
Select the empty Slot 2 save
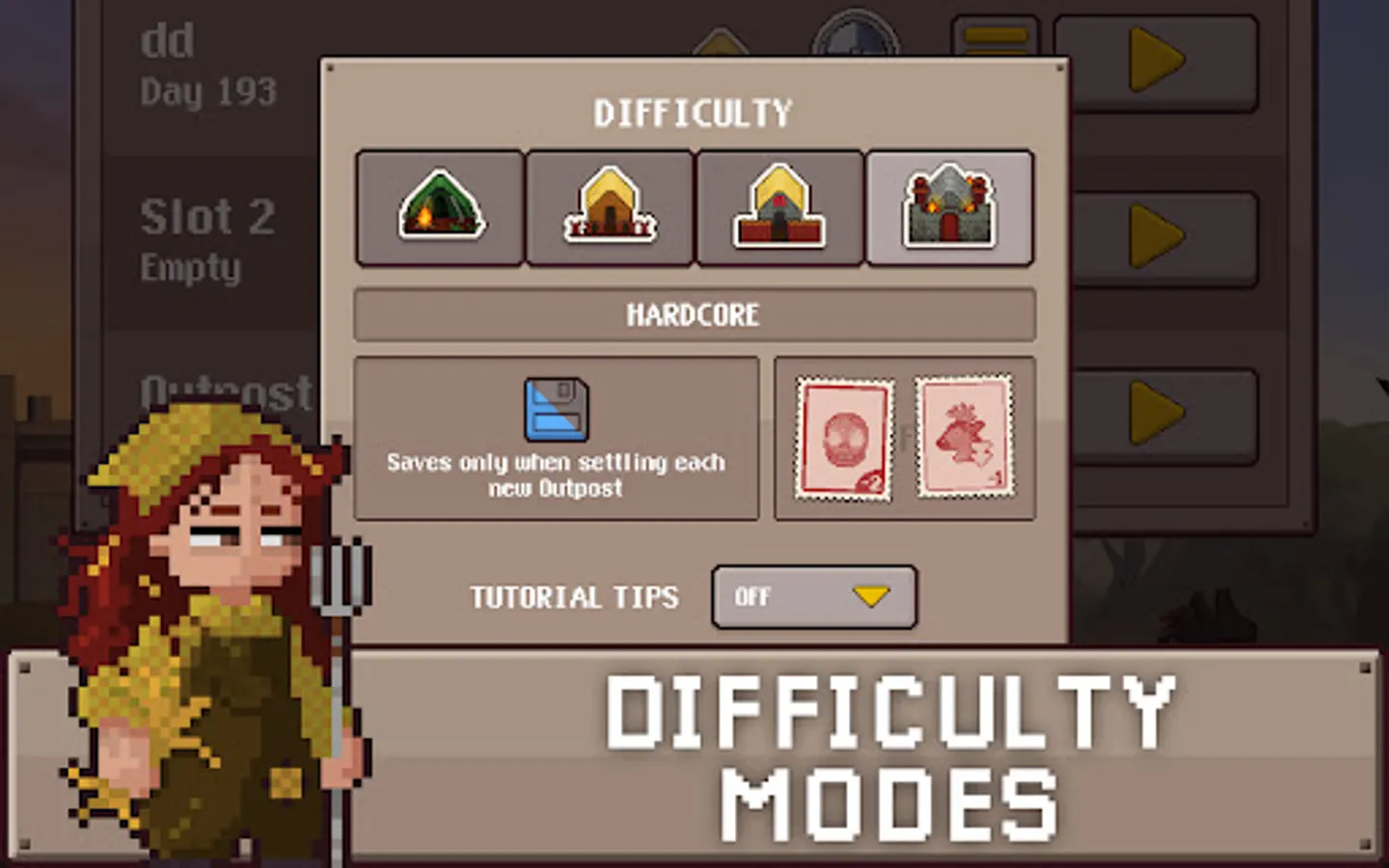point(205,239)
